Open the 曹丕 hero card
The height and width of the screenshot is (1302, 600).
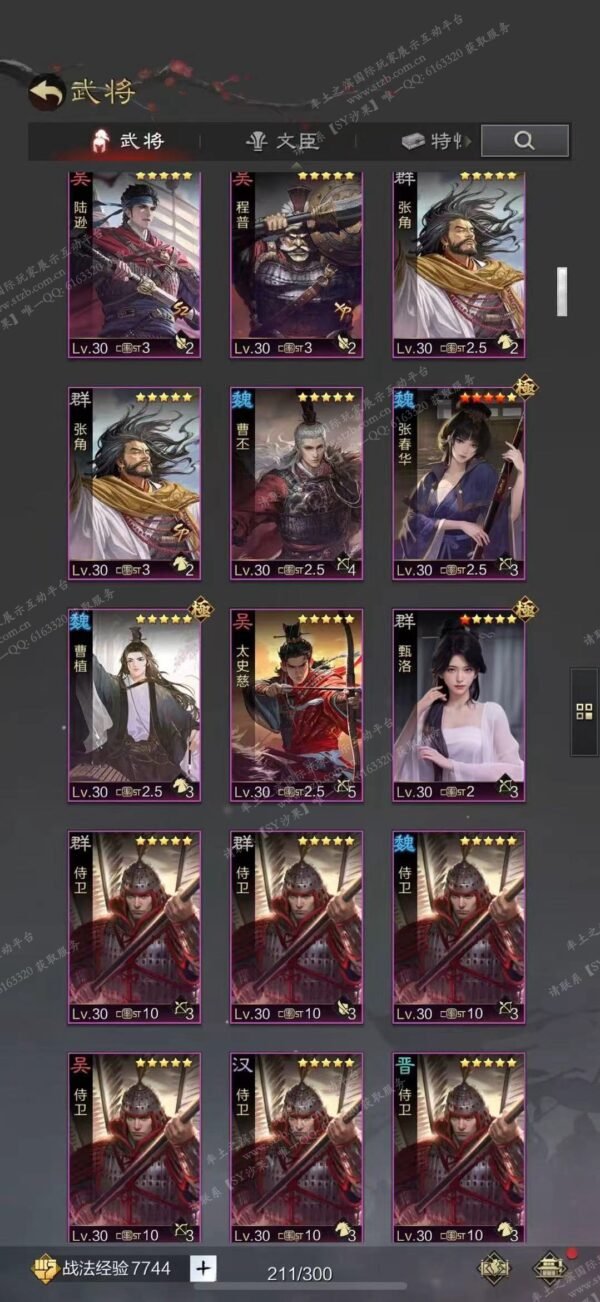point(296,484)
